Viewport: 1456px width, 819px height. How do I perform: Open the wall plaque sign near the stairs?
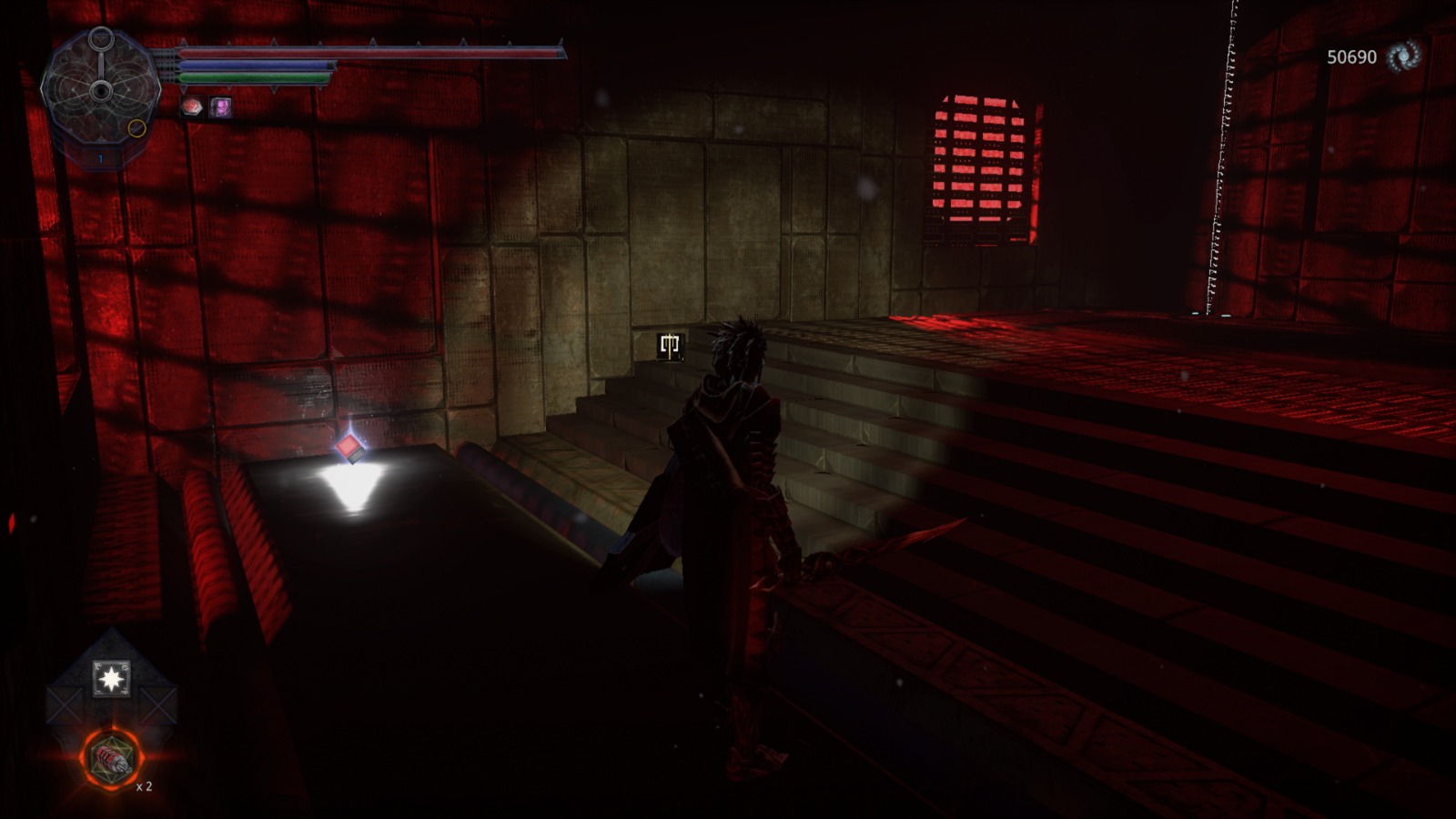pos(670,345)
